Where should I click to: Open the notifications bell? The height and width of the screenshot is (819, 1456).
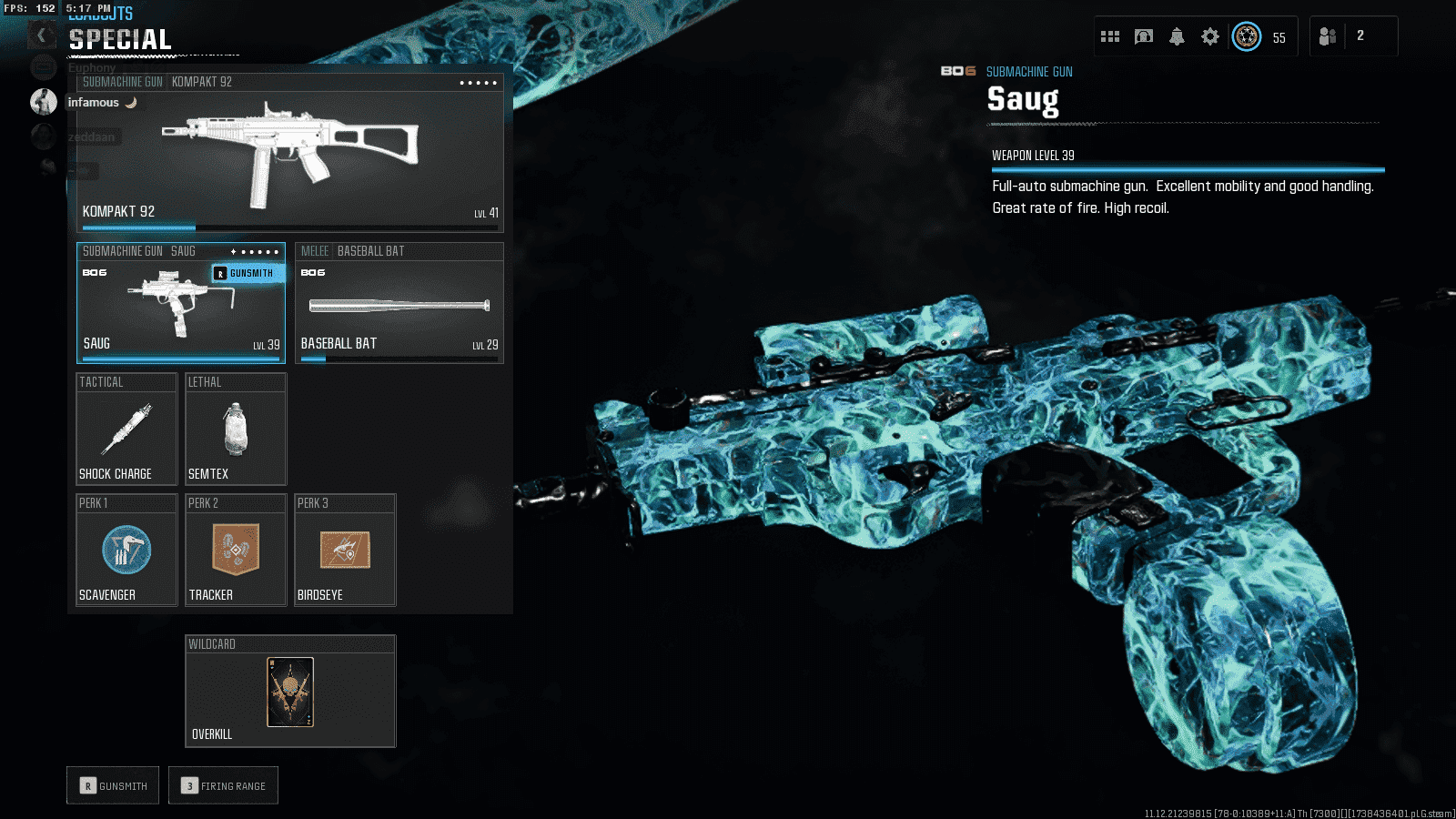1177,36
